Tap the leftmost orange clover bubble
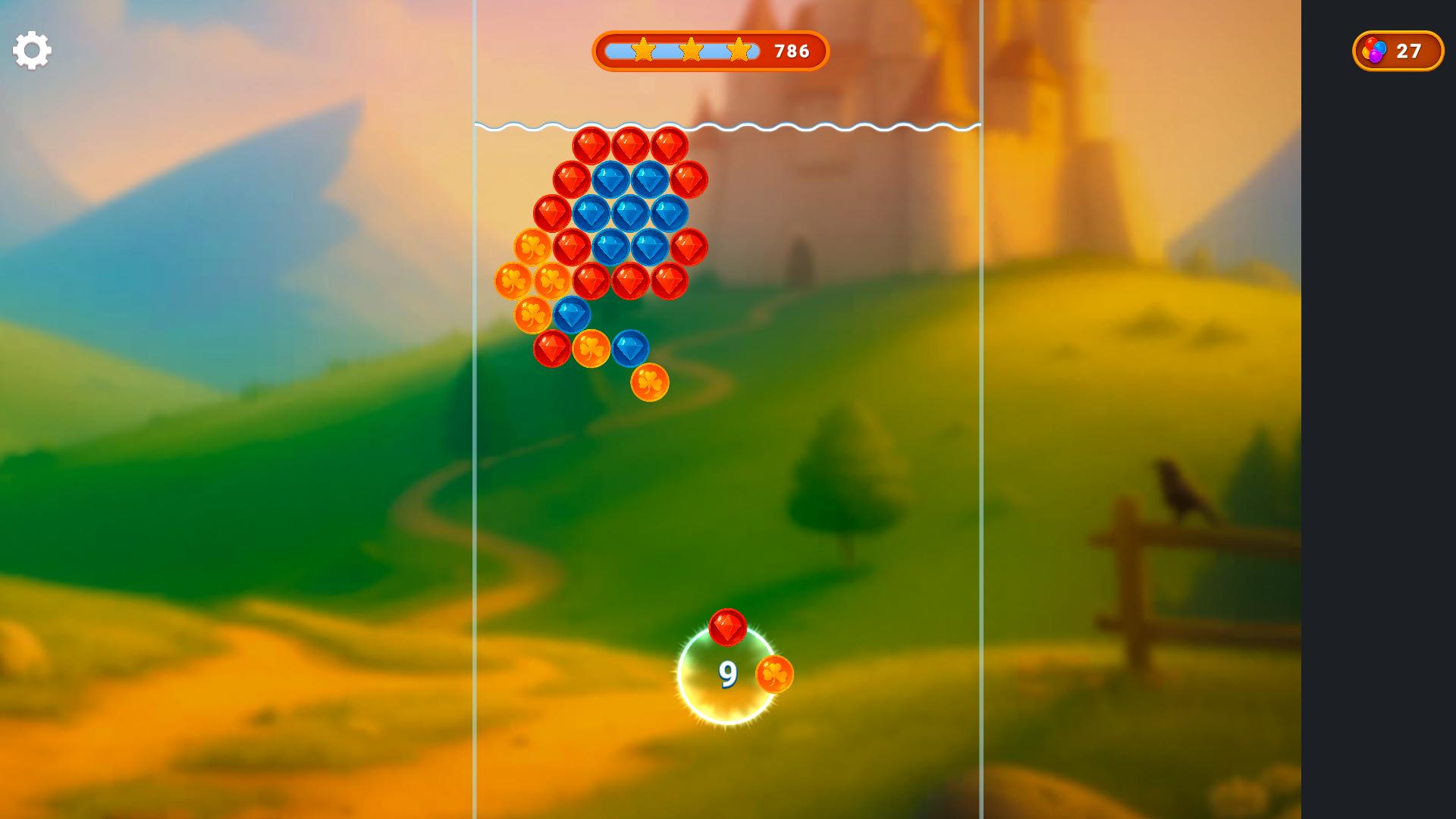This screenshot has height=819, width=1456. click(511, 281)
